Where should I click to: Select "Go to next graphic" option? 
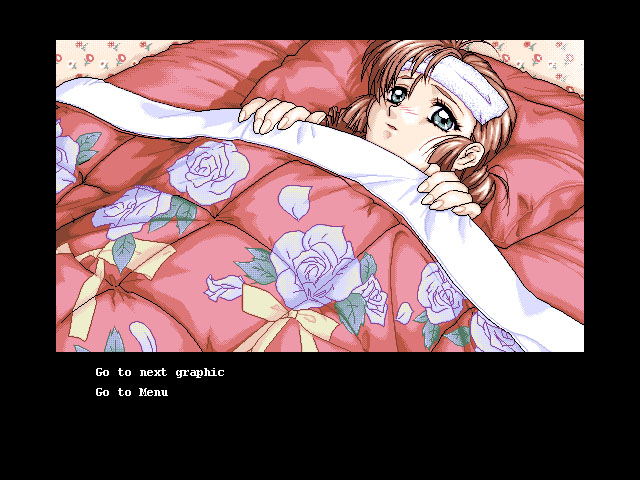point(160,372)
